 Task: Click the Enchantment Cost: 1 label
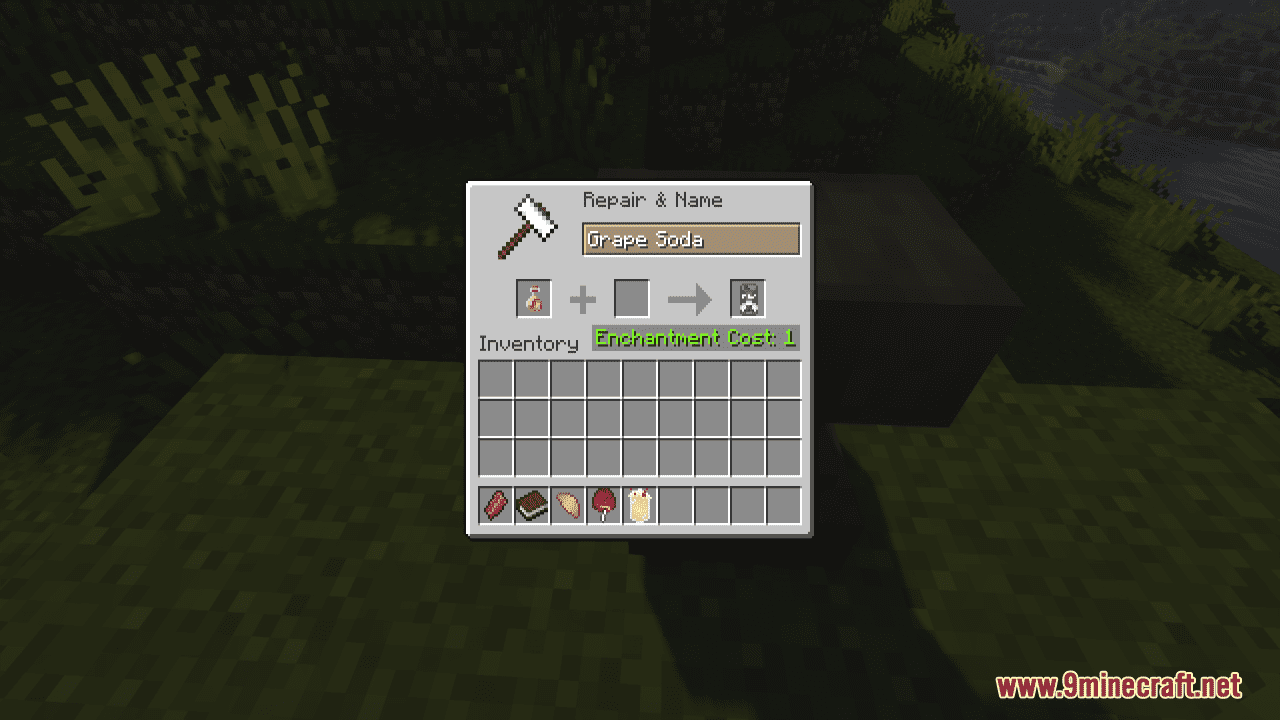point(694,338)
